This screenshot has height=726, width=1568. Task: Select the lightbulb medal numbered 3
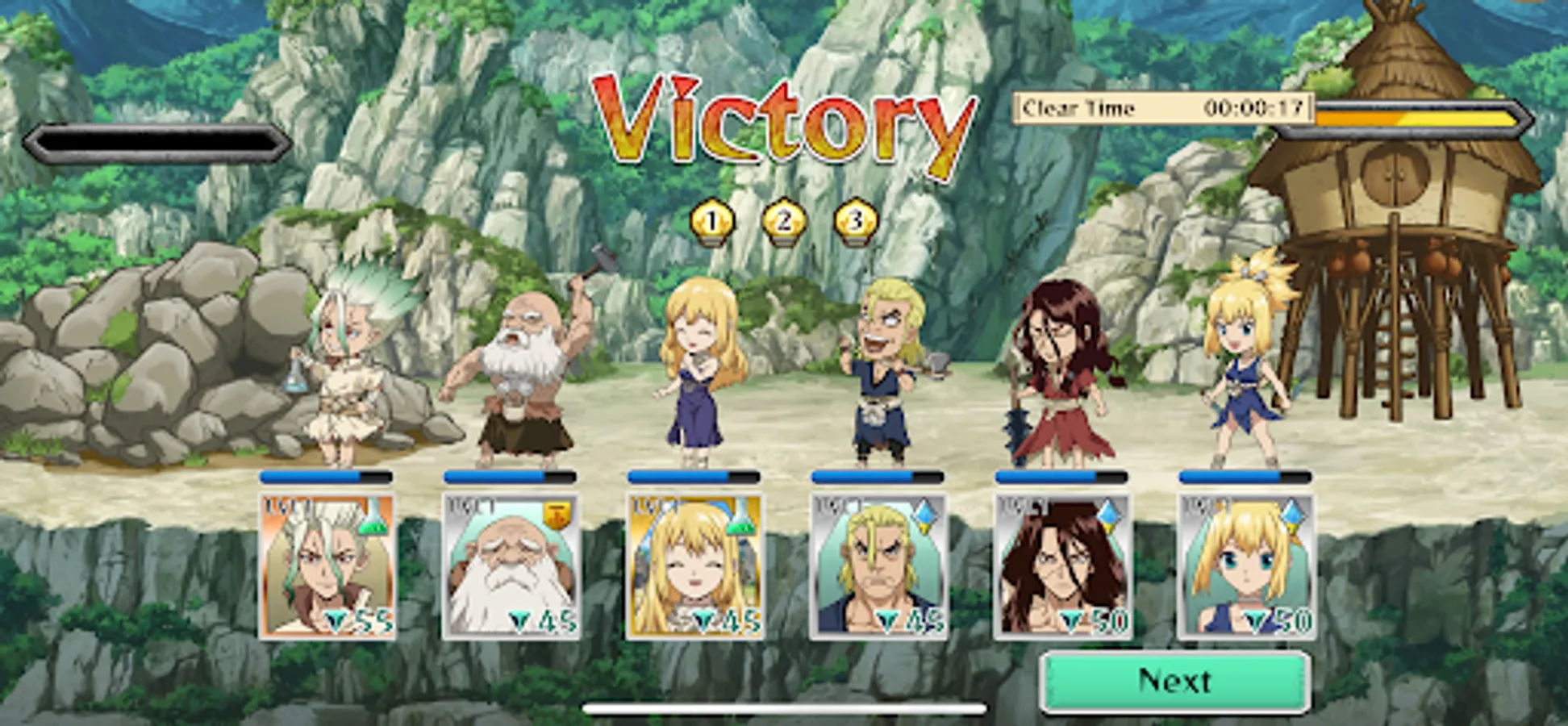[x=857, y=219]
